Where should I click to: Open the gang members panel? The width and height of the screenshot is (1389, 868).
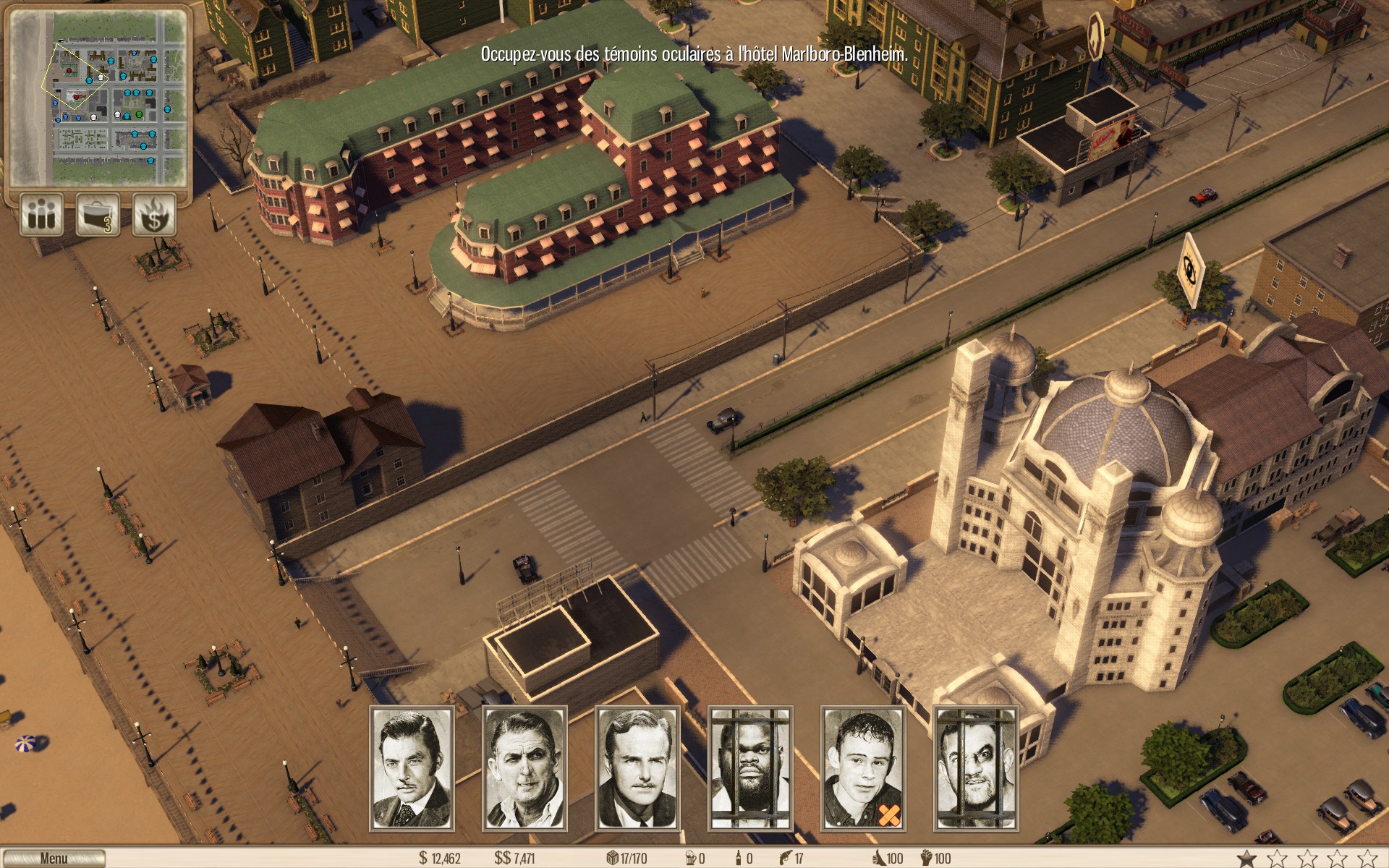(x=41, y=215)
